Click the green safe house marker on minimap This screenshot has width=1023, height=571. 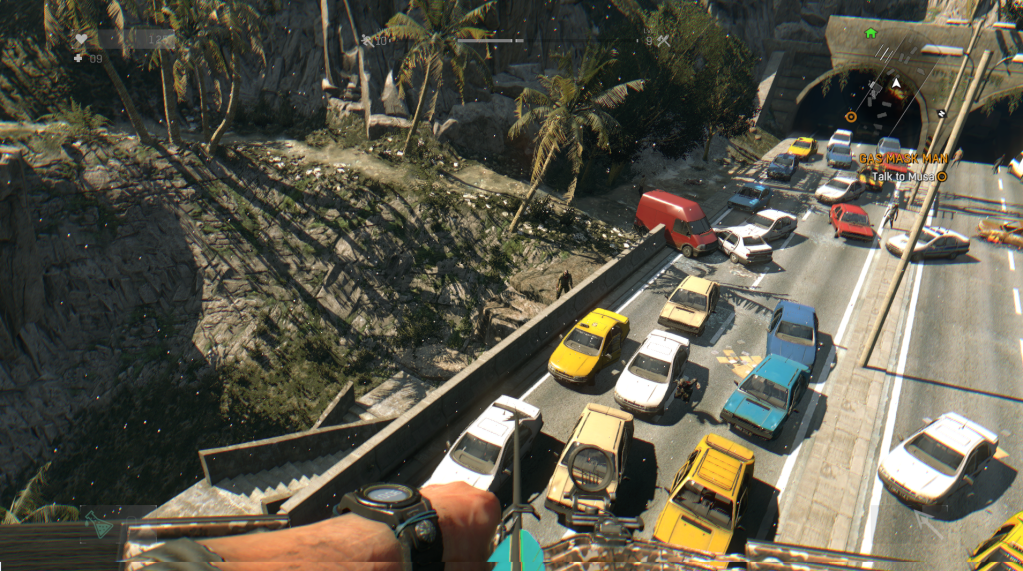(x=871, y=33)
